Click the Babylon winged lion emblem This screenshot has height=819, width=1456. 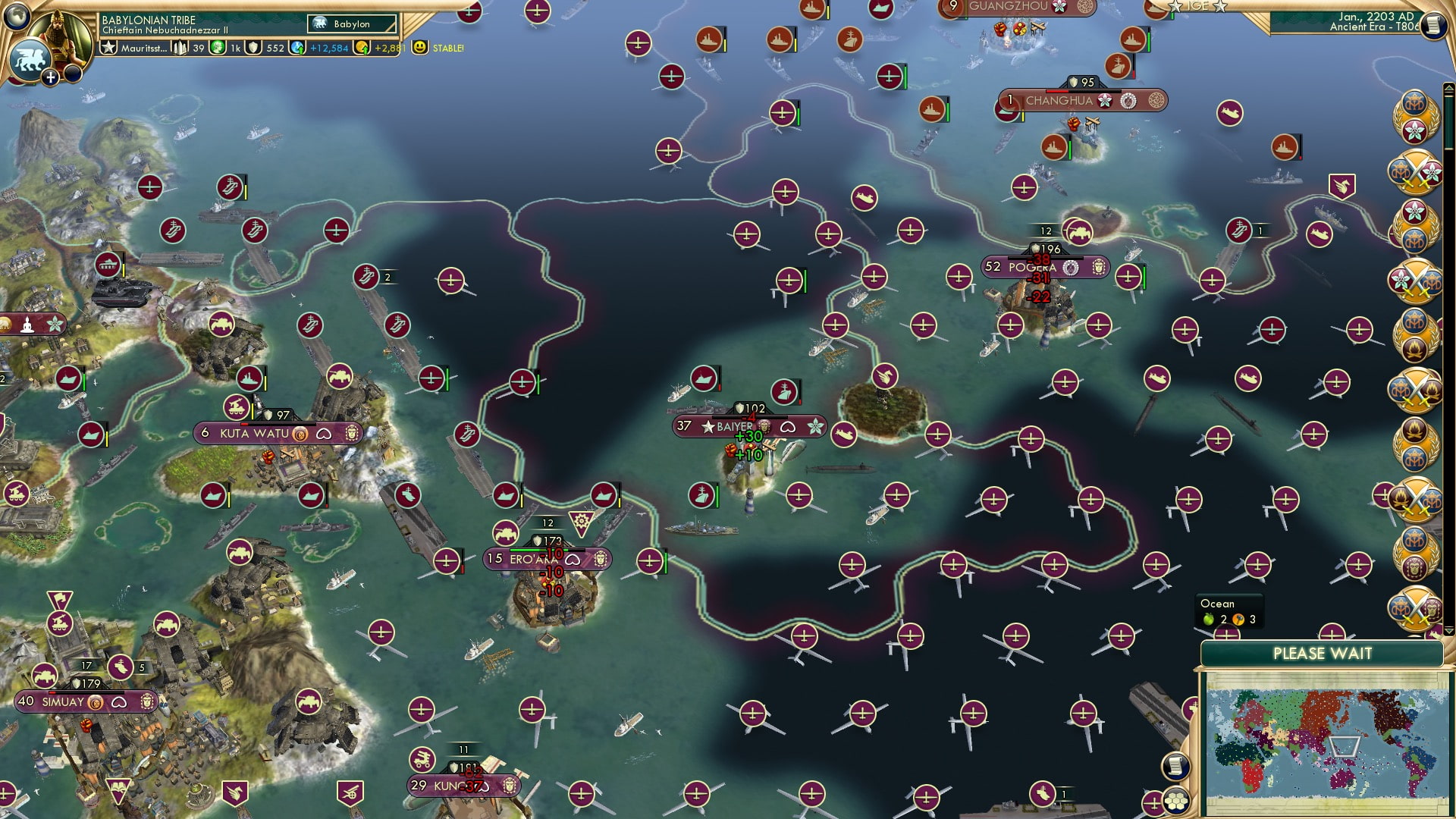coord(30,58)
